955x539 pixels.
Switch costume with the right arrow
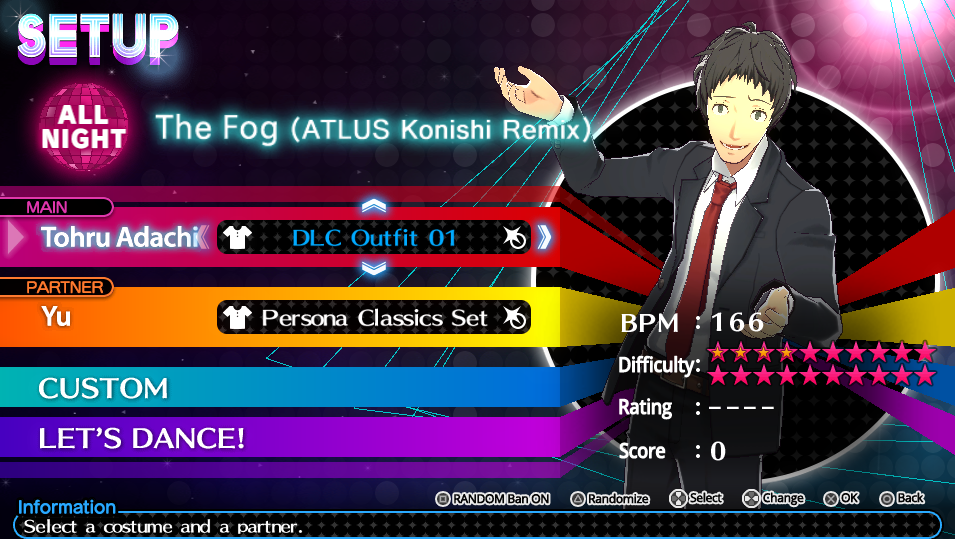[544, 237]
